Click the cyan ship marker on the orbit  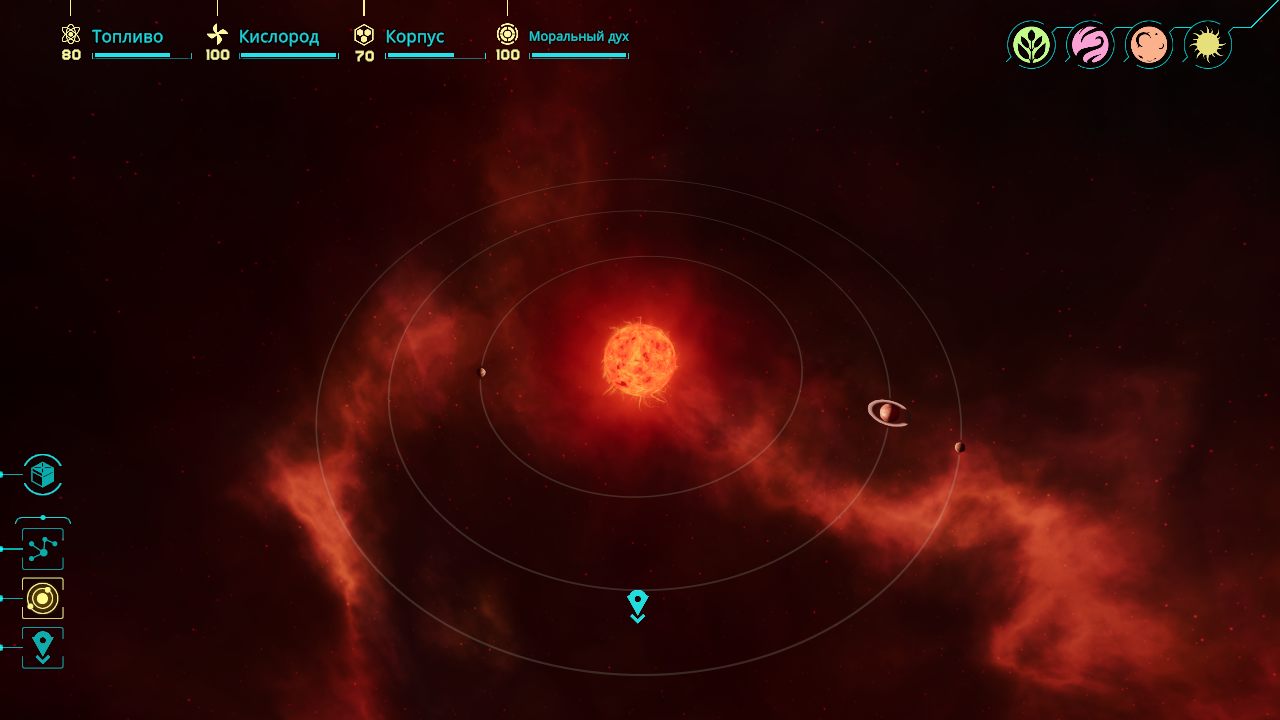pyautogui.click(x=637, y=605)
